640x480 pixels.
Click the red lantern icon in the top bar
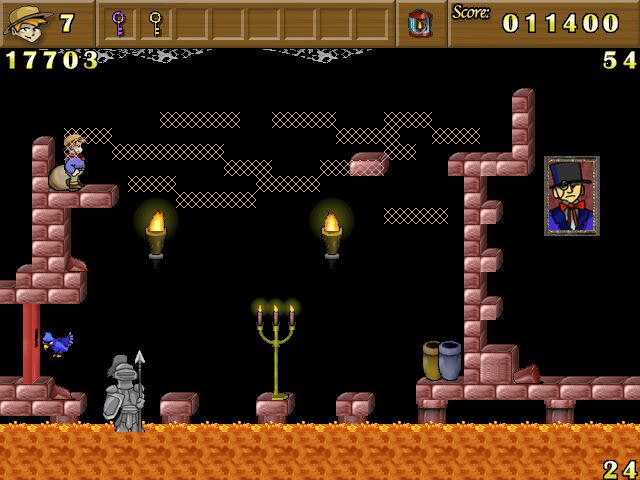click(x=420, y=22)
